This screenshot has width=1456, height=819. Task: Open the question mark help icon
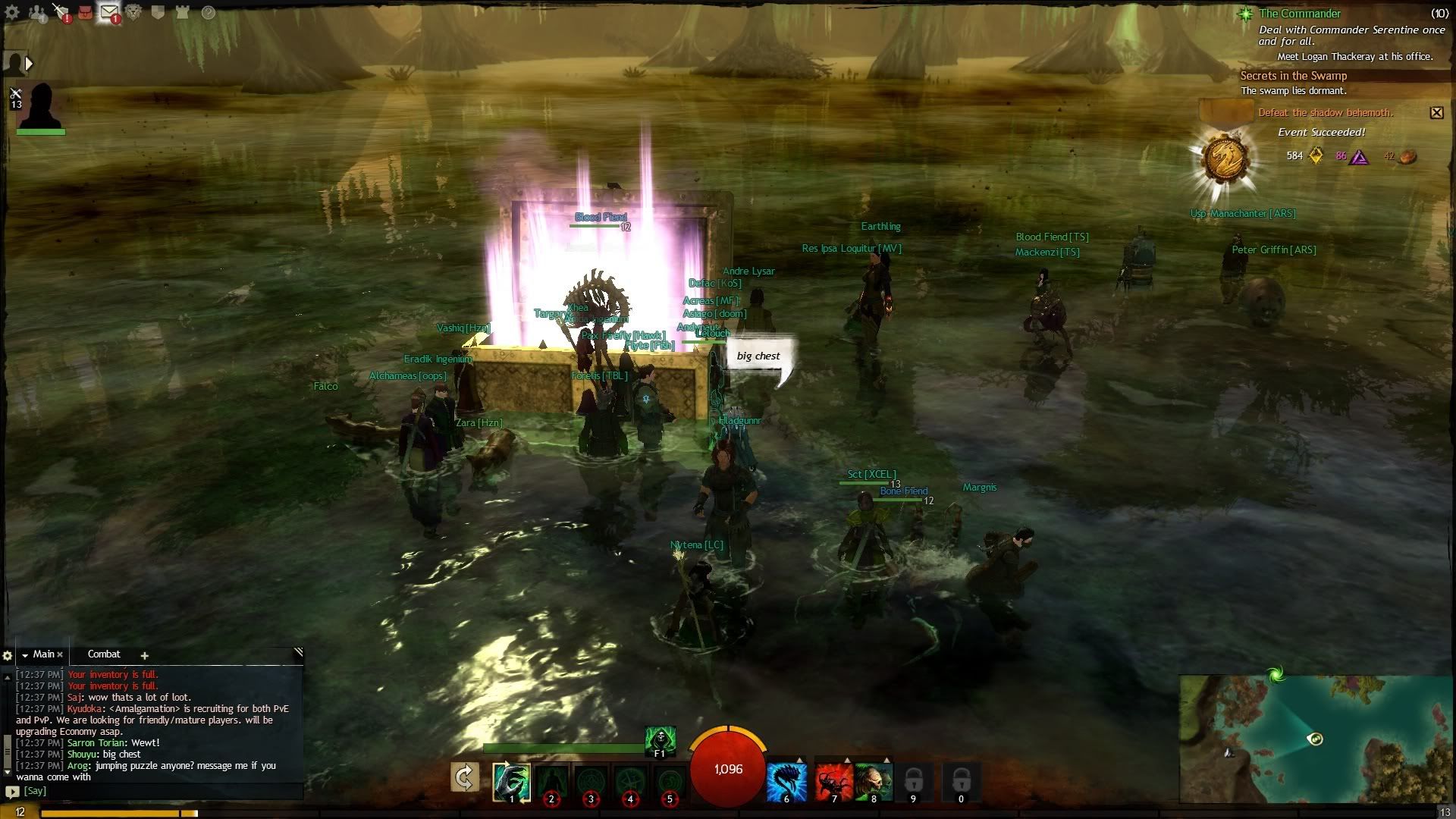click(x=208, y=12)
